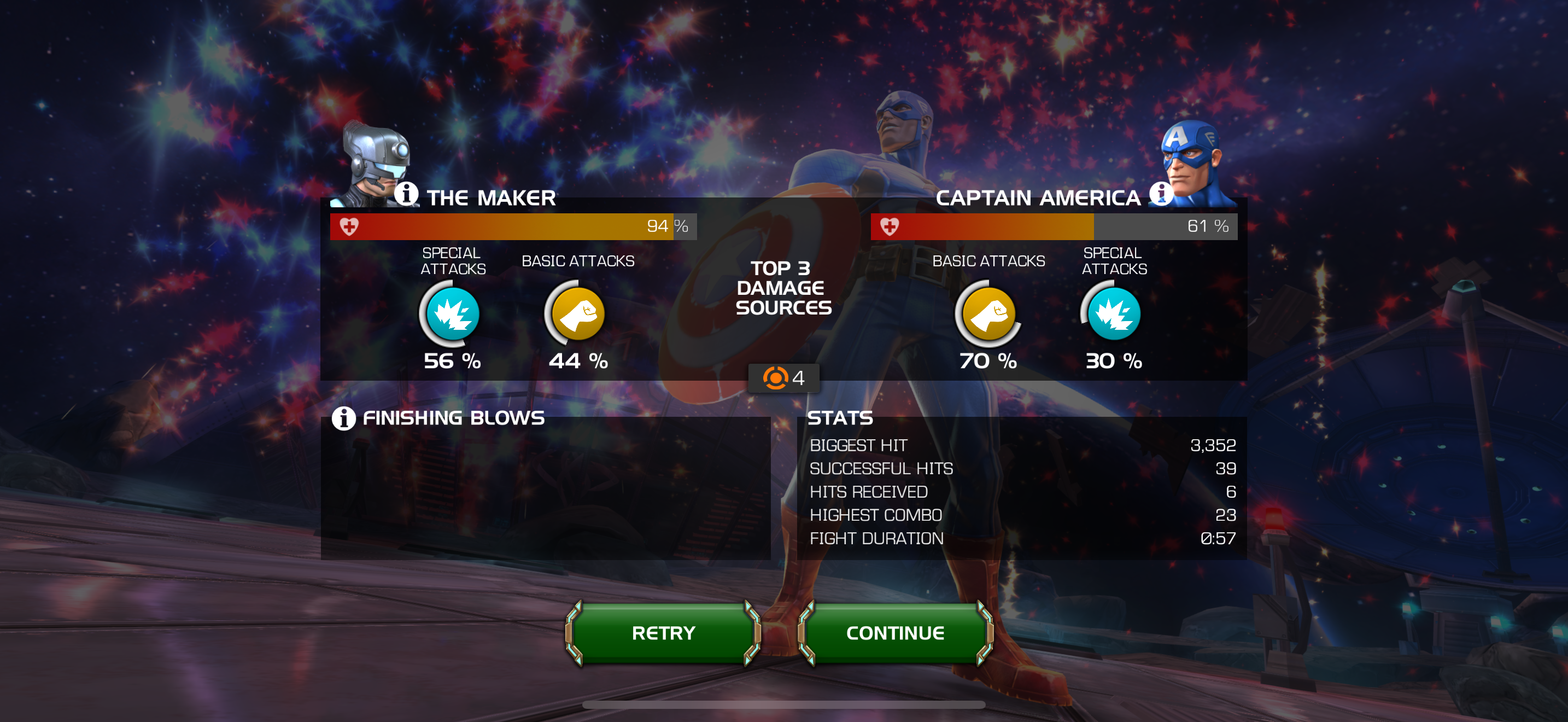
Task: Tap The Maker's Basic Attacks icon
Action: tap(577, 314)
